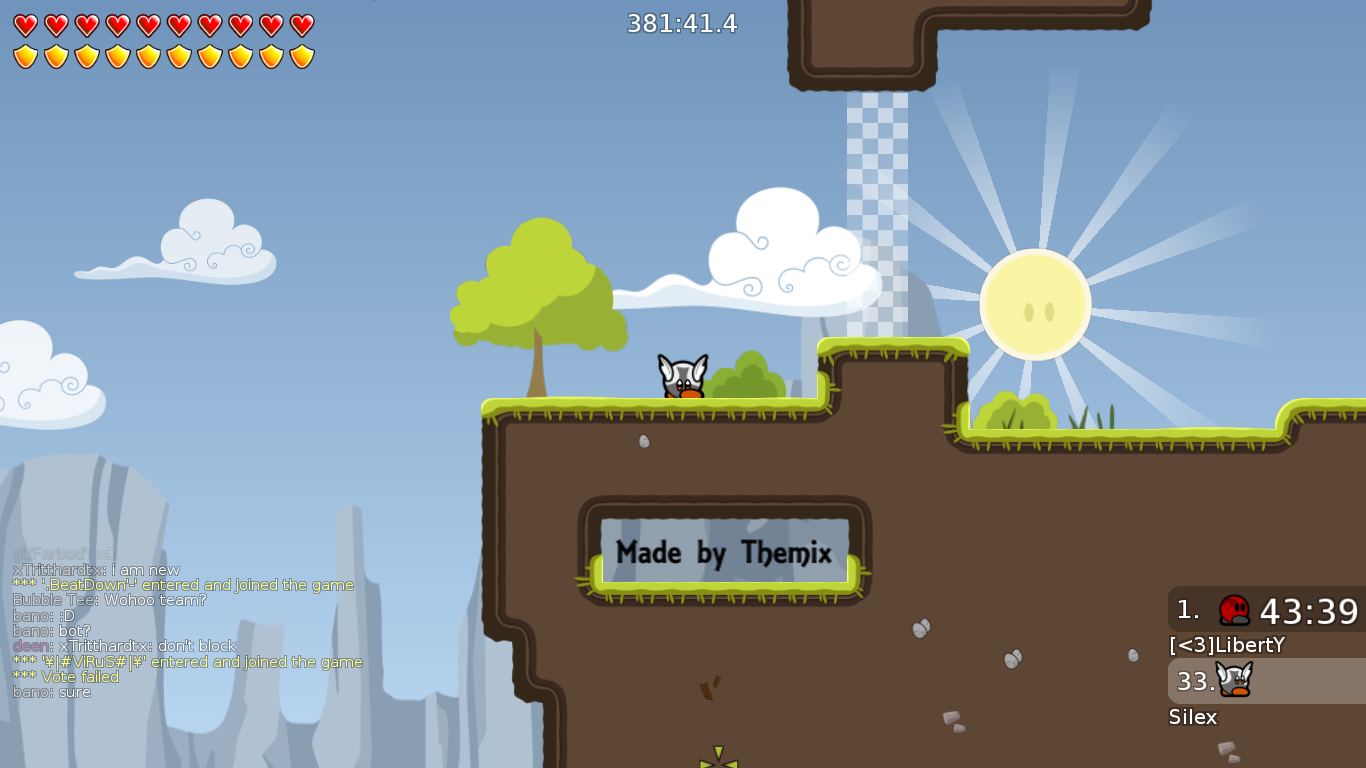Viewport: 1366px width, 768px height.
Task: Select the tee character standing on the grass
Action: (681, 378)
